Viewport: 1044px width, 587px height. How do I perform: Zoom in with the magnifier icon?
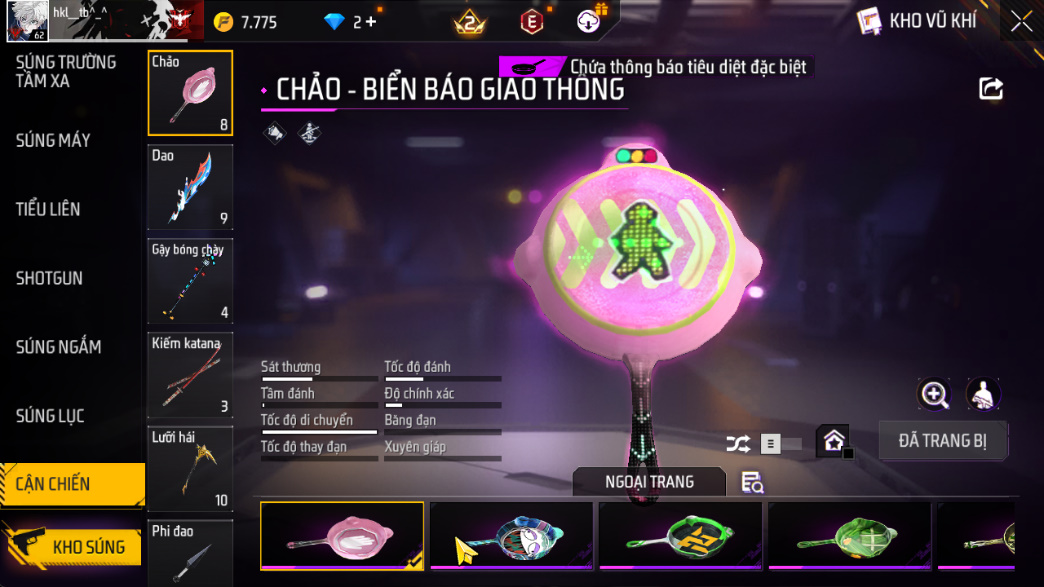tap(934, 394)
